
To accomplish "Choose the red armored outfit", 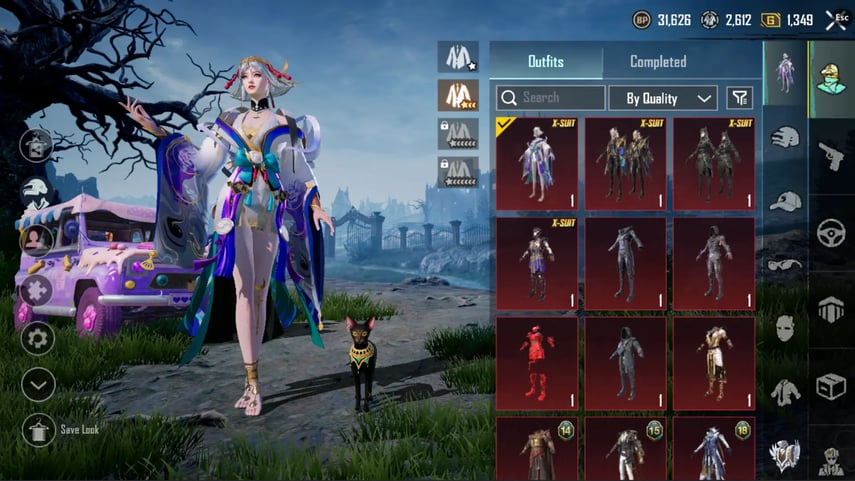I will [x=536, y=363].
